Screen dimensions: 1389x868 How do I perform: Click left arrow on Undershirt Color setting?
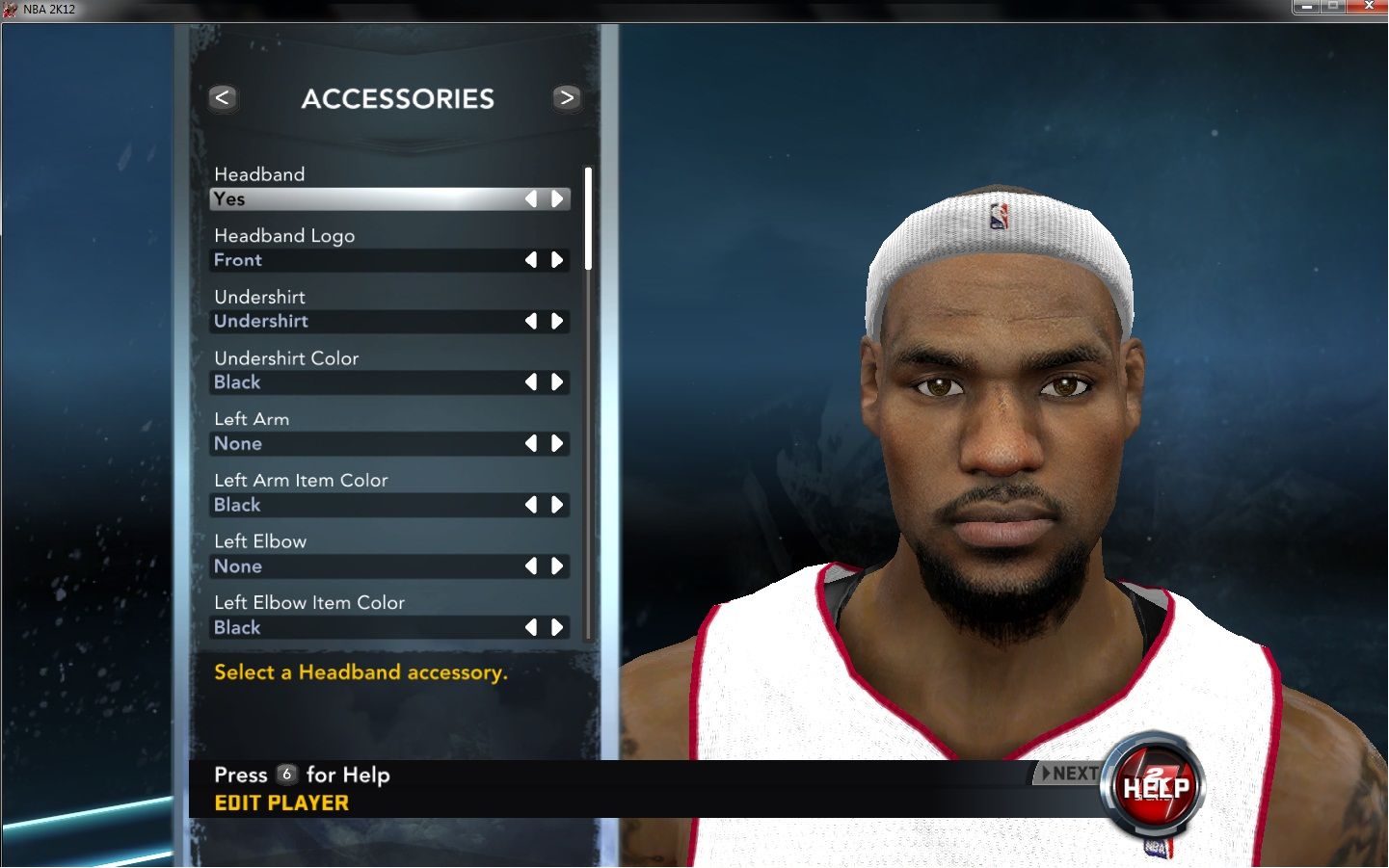tap(531, 382)
